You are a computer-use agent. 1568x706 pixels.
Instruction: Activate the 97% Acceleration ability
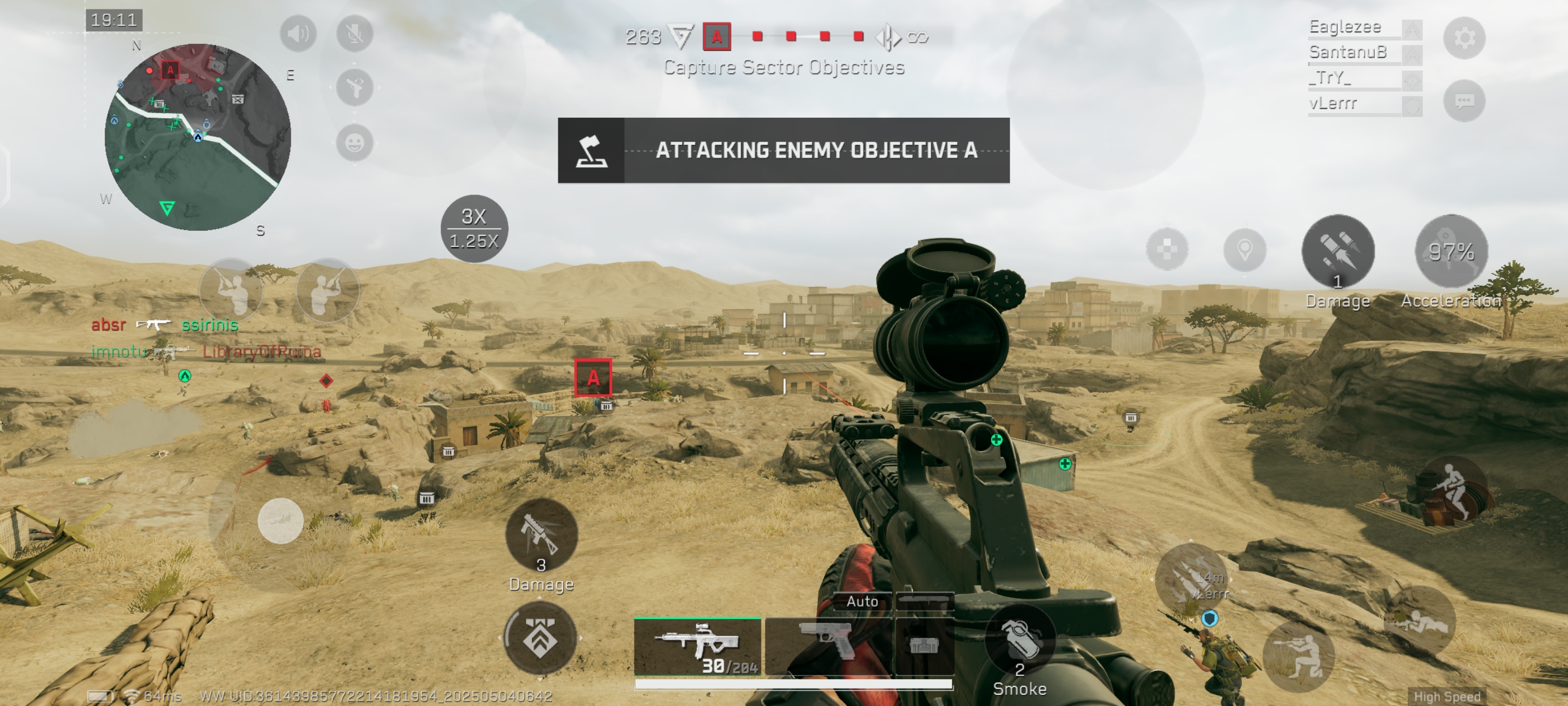click(x=1451, y=251)
